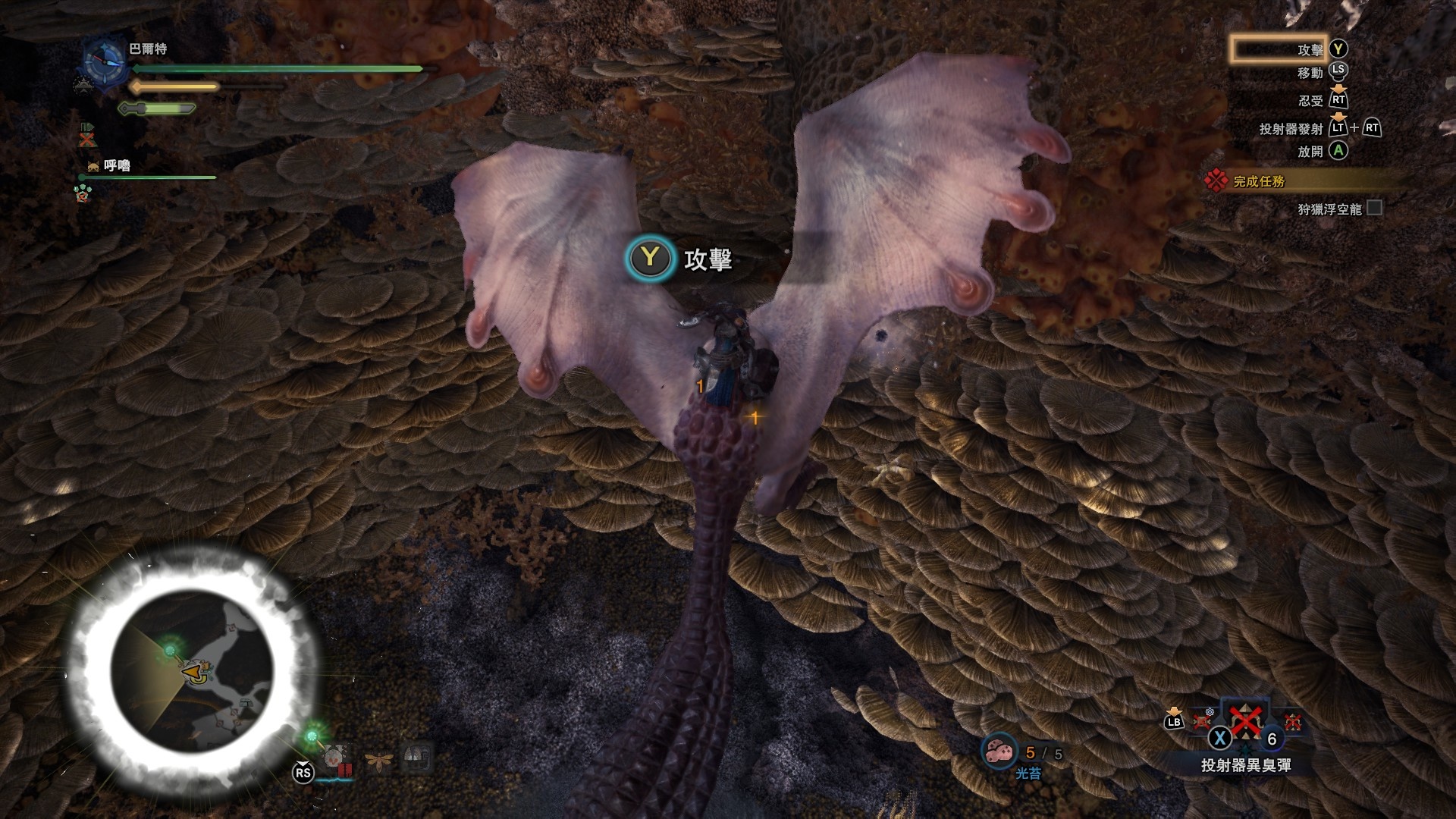Tick the 狩獵浮空龍 objective checkbox
Viewport: 1456px width, 819px height.
point(1373,208)
